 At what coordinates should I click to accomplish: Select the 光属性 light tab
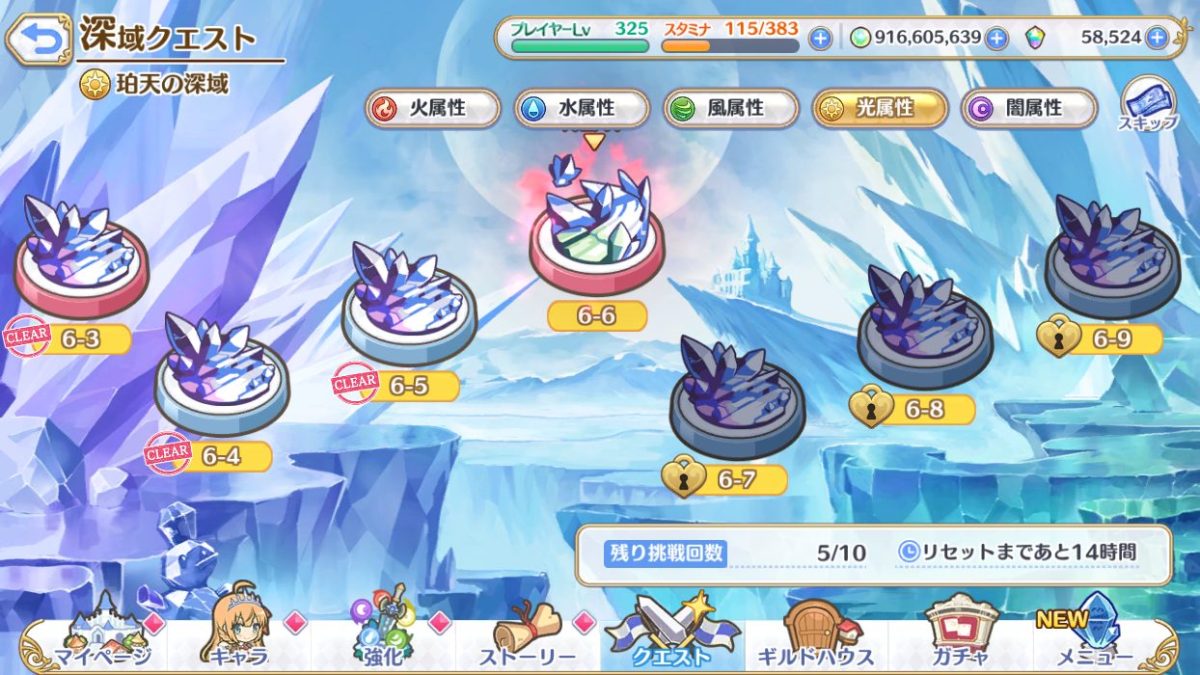(x=879, y=109)
